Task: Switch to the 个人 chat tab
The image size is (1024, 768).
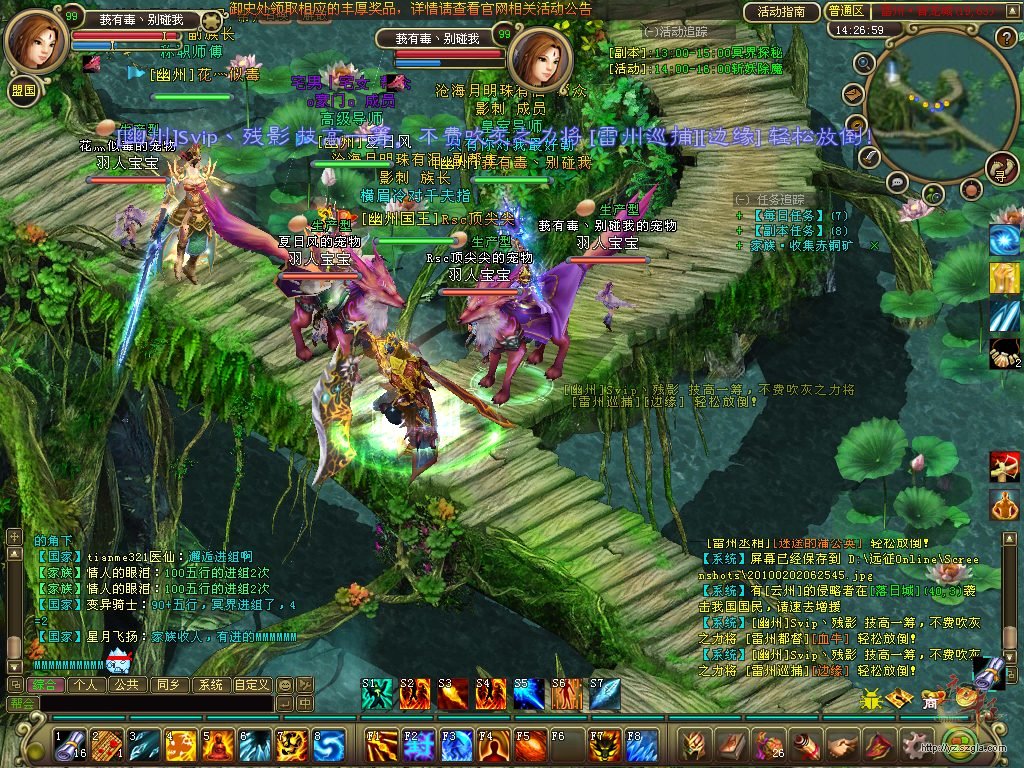Action: point(85,685)
